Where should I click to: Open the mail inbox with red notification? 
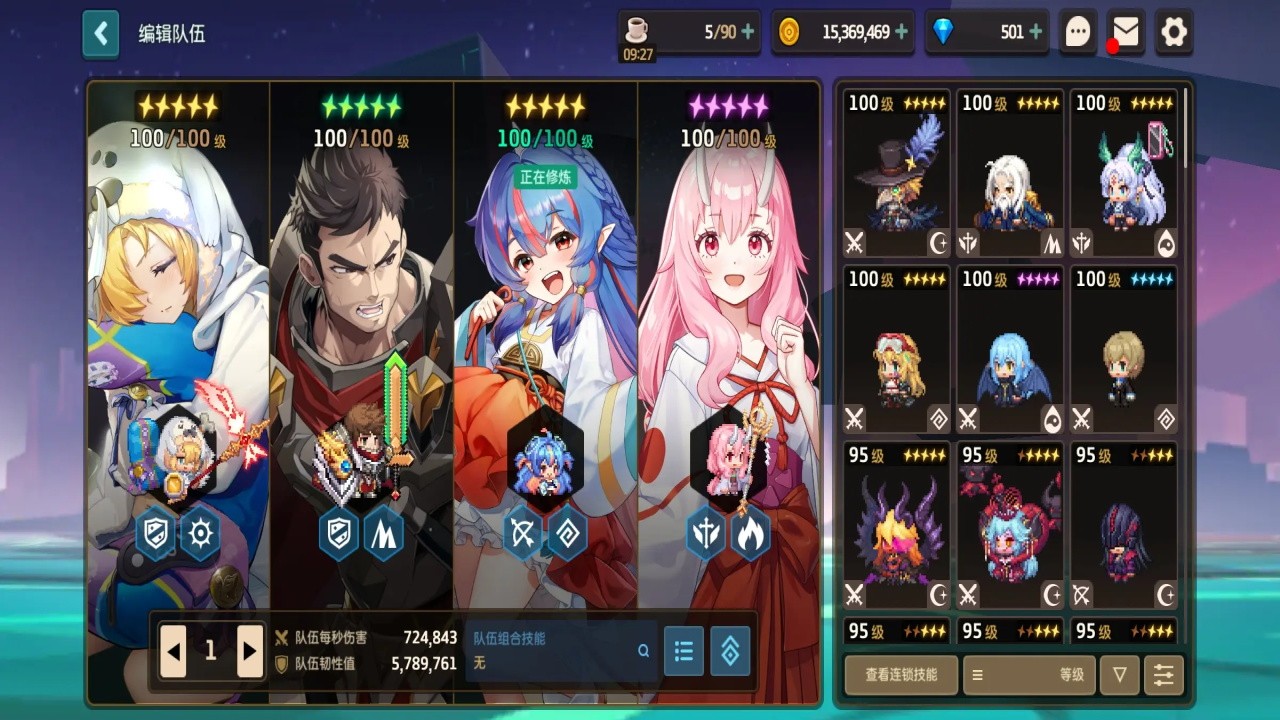(1128, 31)
